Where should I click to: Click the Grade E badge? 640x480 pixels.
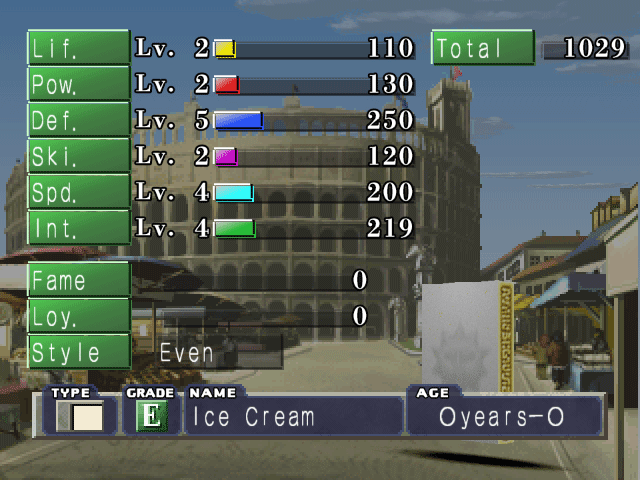(x=150, y=416)
